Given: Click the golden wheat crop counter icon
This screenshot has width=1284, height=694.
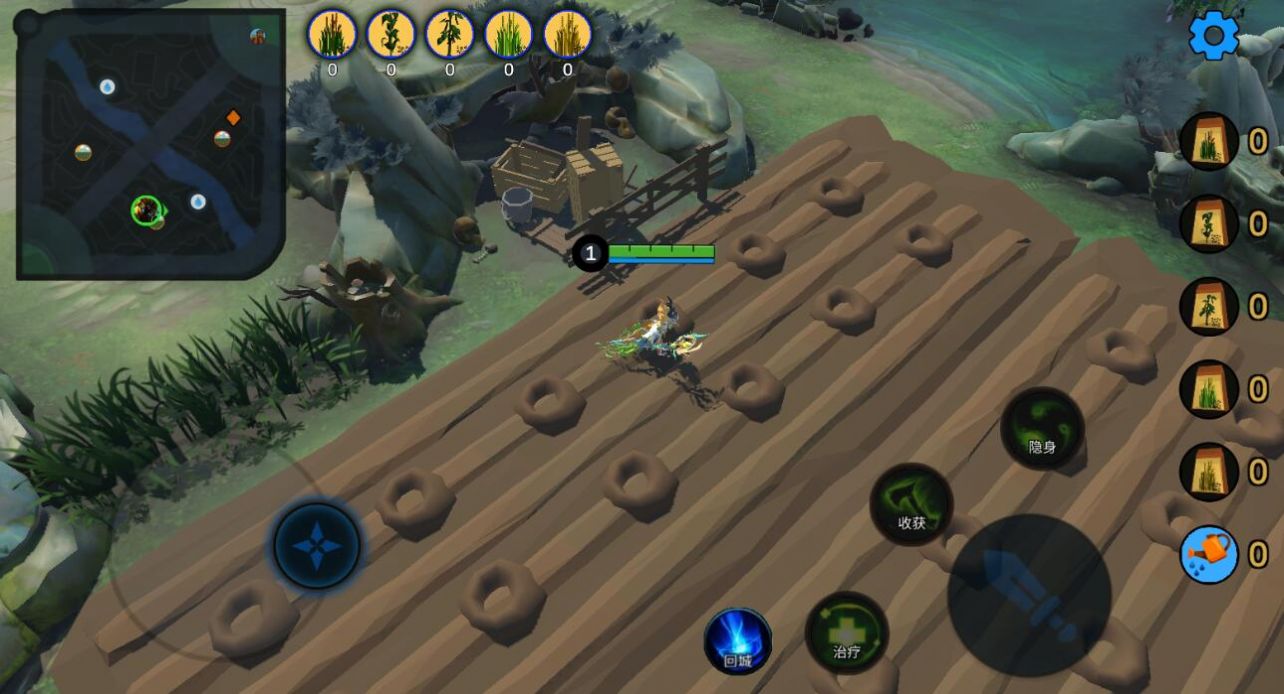Looking at the screenshot, I should click(x=567, y=34).
